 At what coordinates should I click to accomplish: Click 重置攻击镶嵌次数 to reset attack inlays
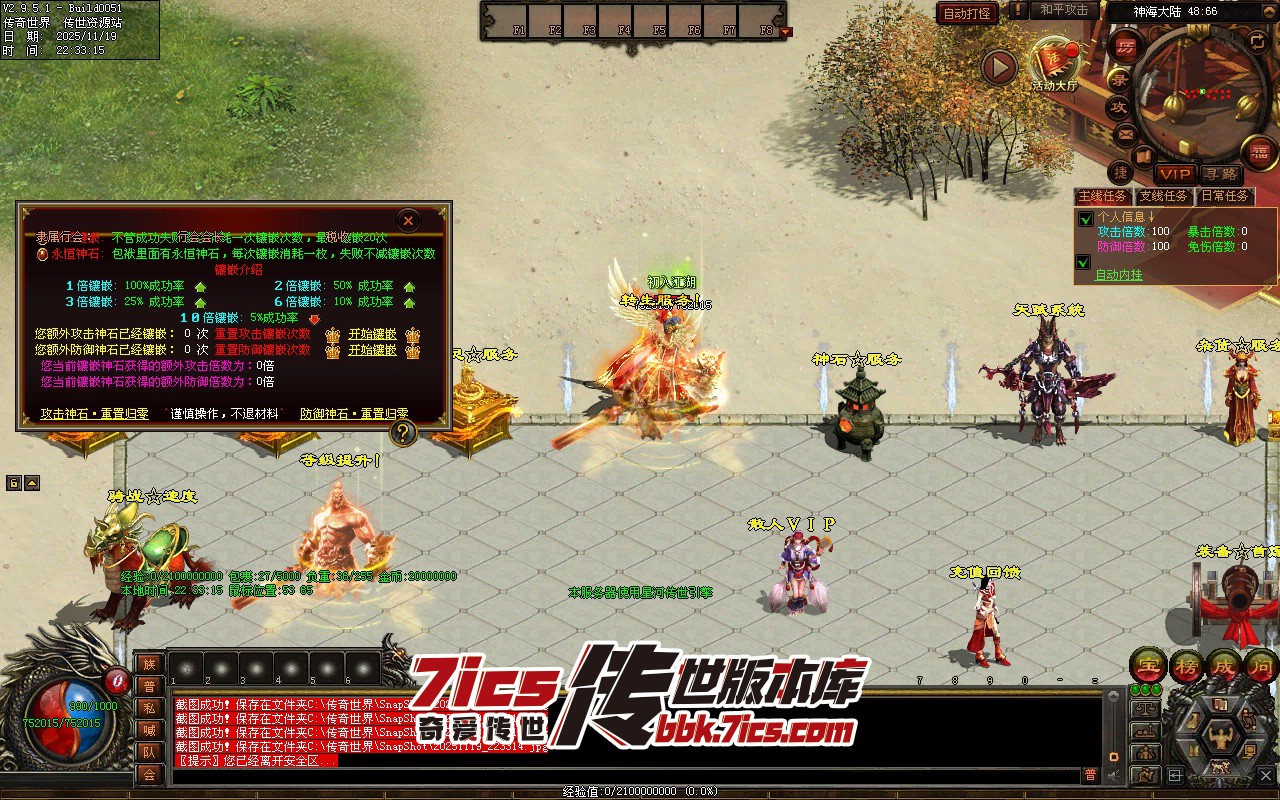click(262, 334)
